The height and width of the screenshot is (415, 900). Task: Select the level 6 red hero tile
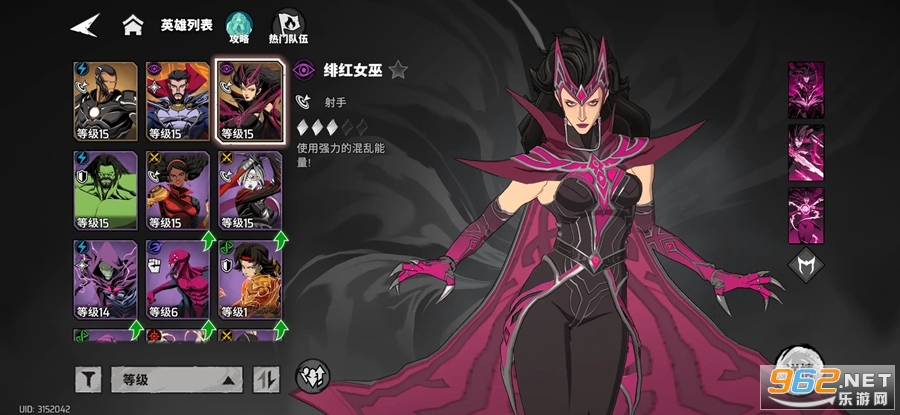[176, 278]
